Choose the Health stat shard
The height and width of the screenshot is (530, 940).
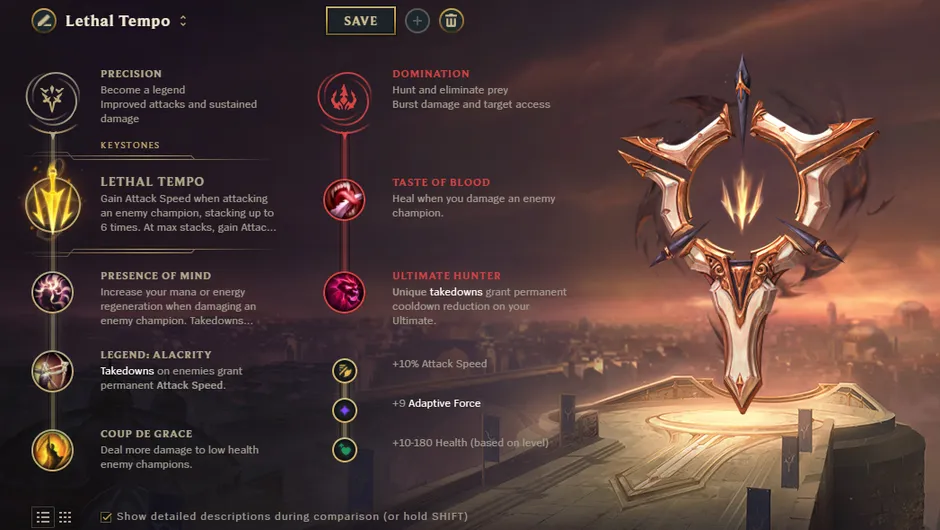click(x=344, y=450)
